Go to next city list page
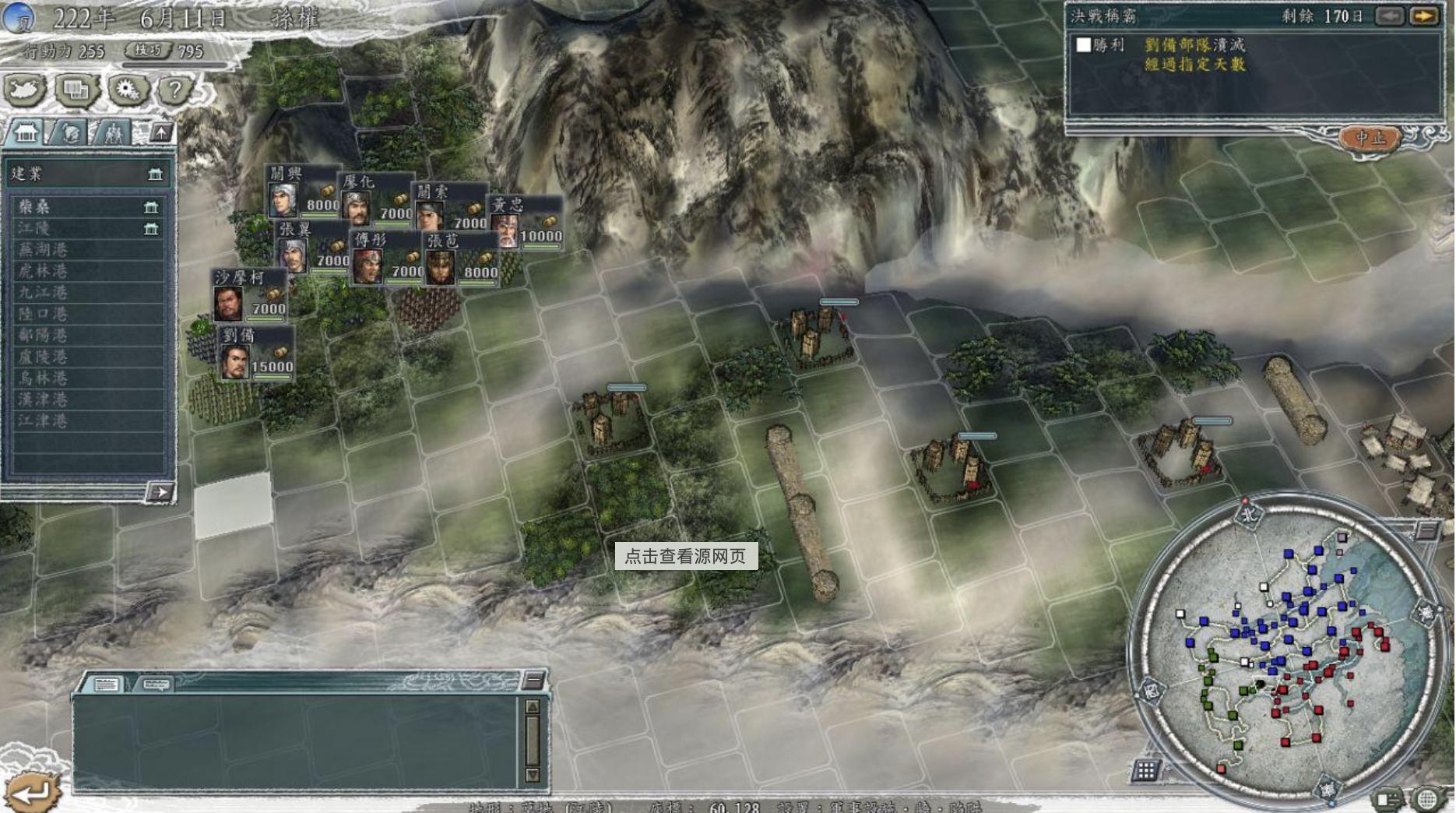The width and height of the screenshot is (1456, 813). pyautogui.click(x=160, y=492)
